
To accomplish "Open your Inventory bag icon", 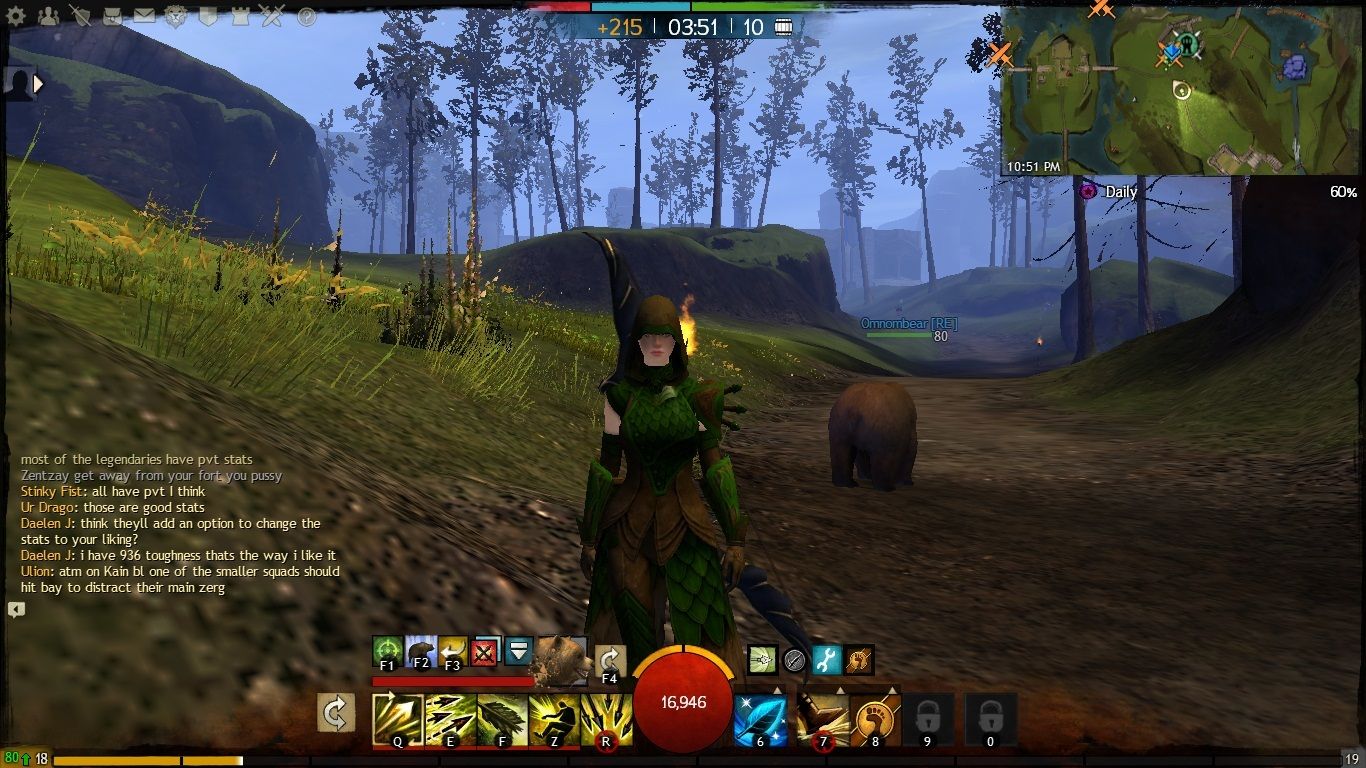I will point(112,14).
